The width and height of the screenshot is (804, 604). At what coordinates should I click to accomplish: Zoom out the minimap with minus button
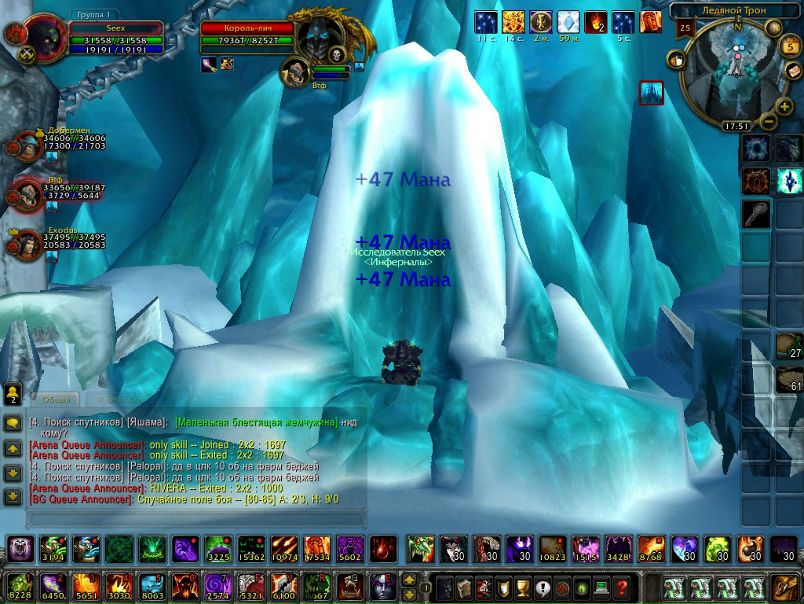tap(769, 122)
